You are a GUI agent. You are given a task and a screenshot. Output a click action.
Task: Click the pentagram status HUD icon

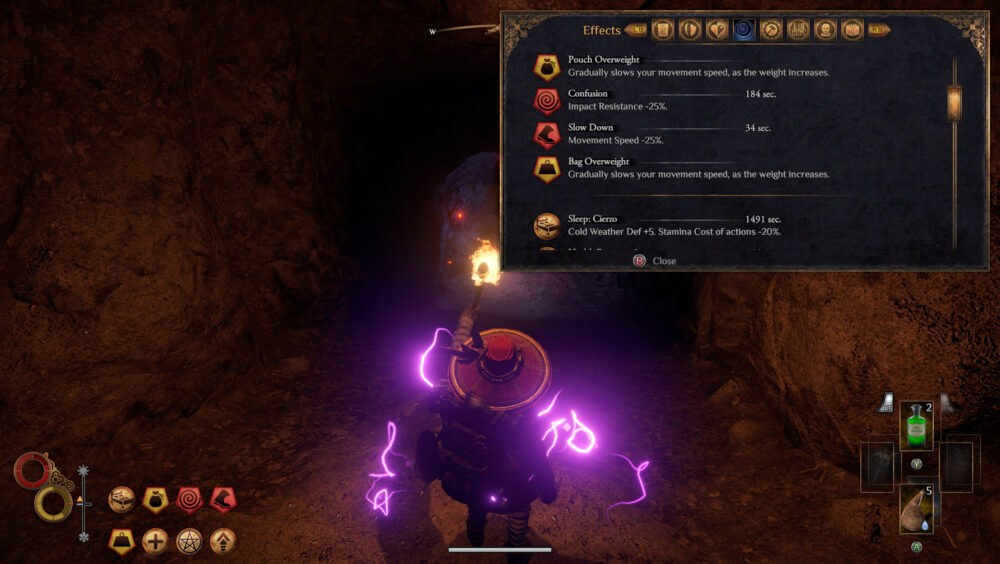(x=189, y=542)
